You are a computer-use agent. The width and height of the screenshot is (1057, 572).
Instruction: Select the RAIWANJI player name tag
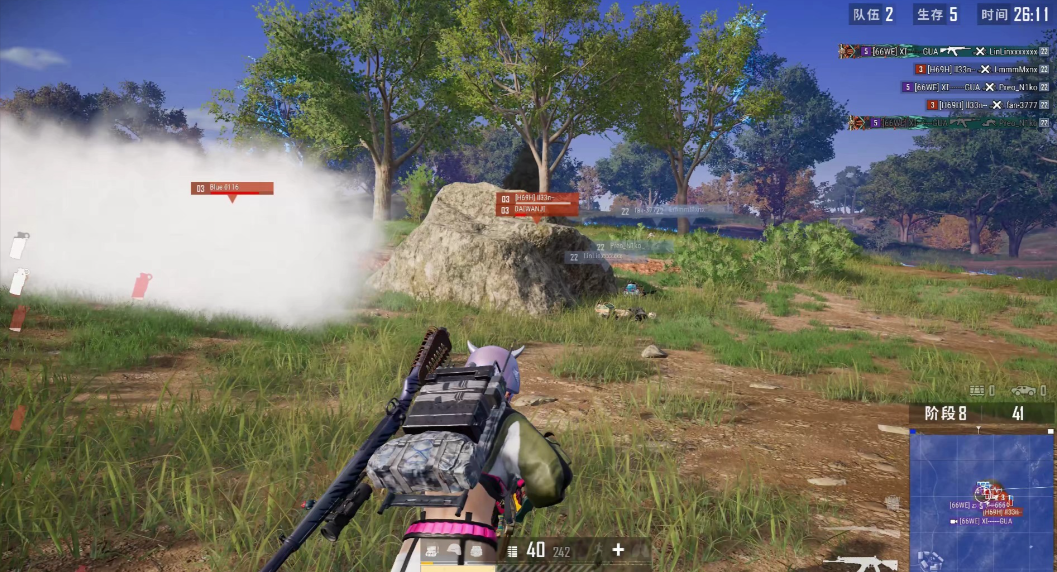click(x=537, y=210)
